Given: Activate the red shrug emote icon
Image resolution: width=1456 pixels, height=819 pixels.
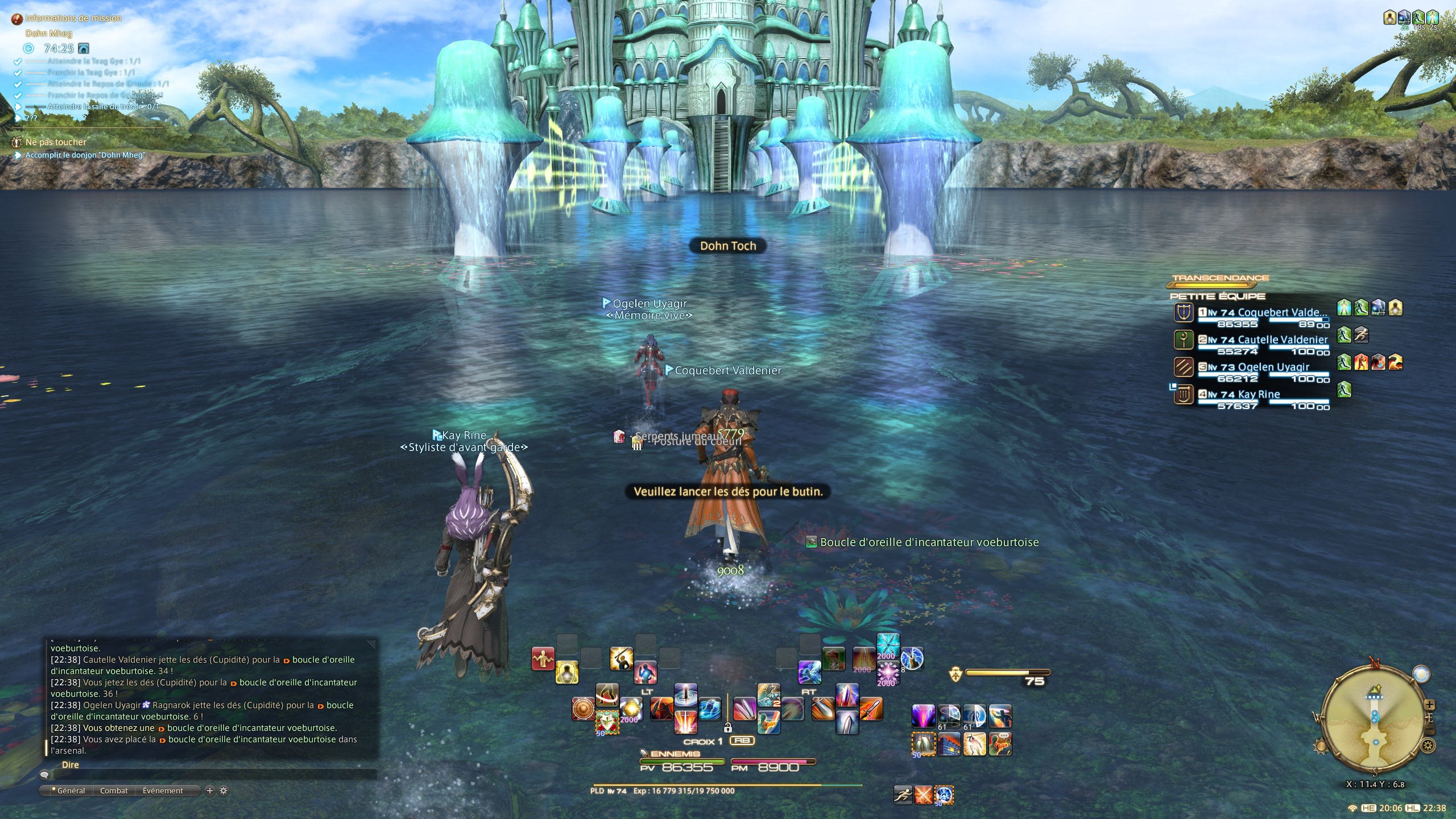Looking at the screenshot, I should click(543, 659).
